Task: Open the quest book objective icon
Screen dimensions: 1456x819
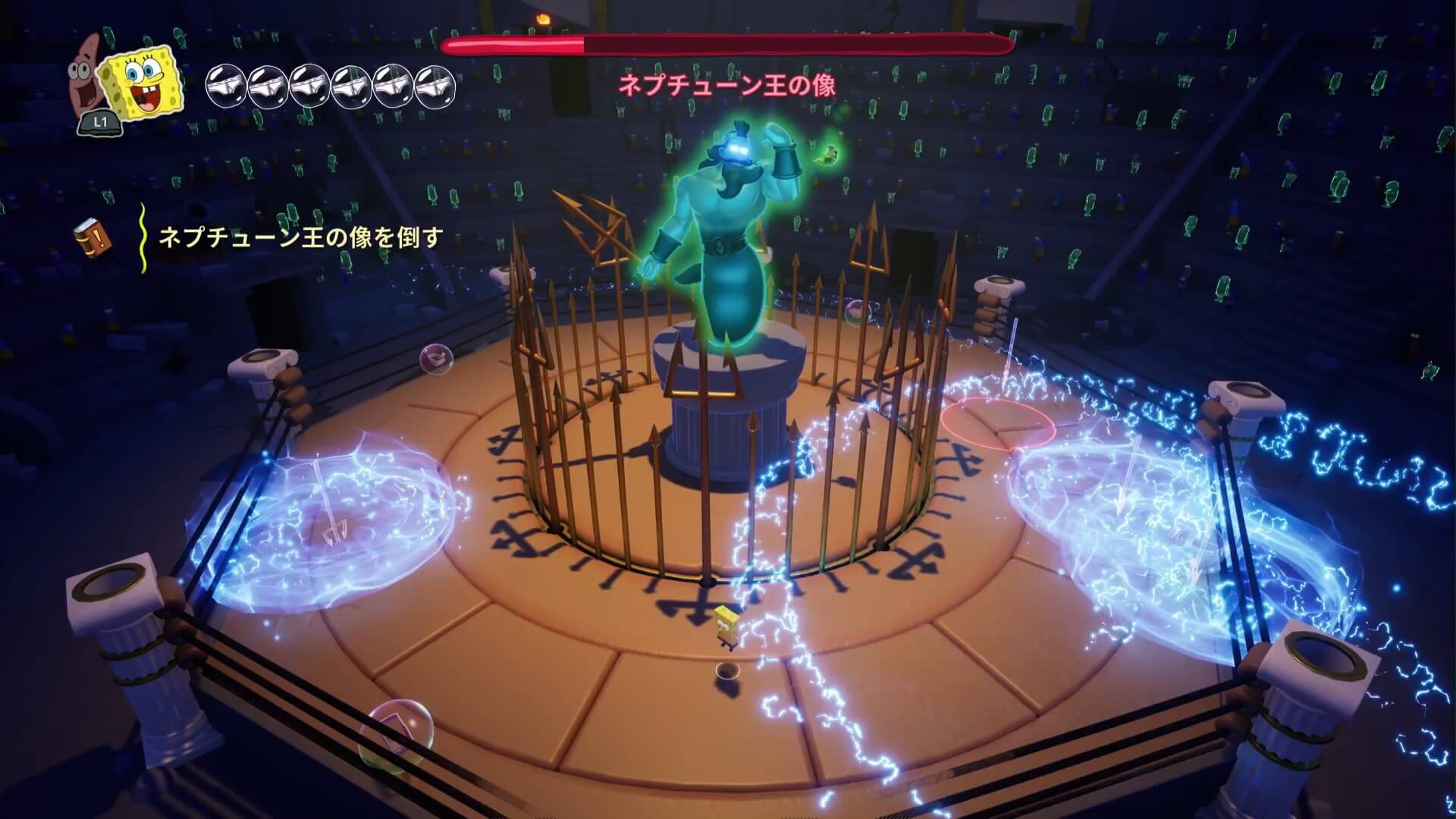Action: tap(93, 237)
